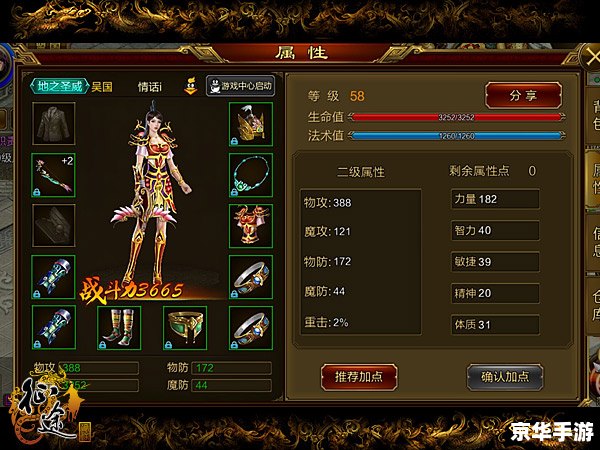Inspect the red chest armor slot
600x450 pixels.
coord(250,223)
